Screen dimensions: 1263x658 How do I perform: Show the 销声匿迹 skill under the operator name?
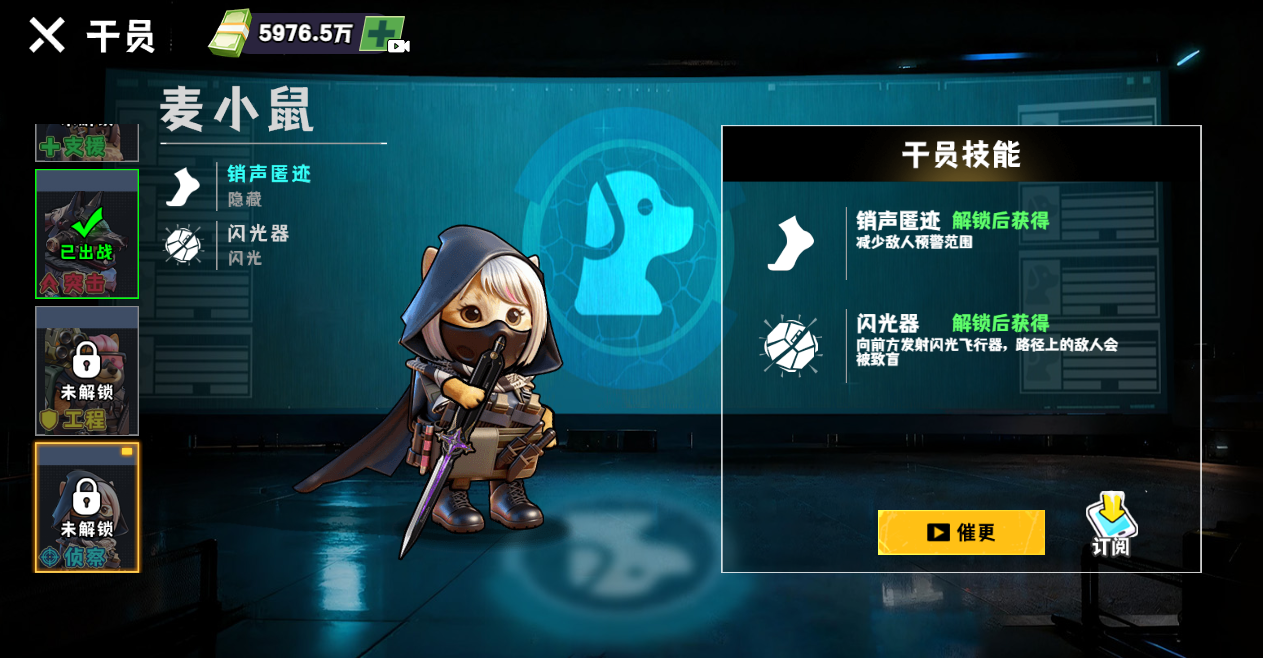pos(240,186)
